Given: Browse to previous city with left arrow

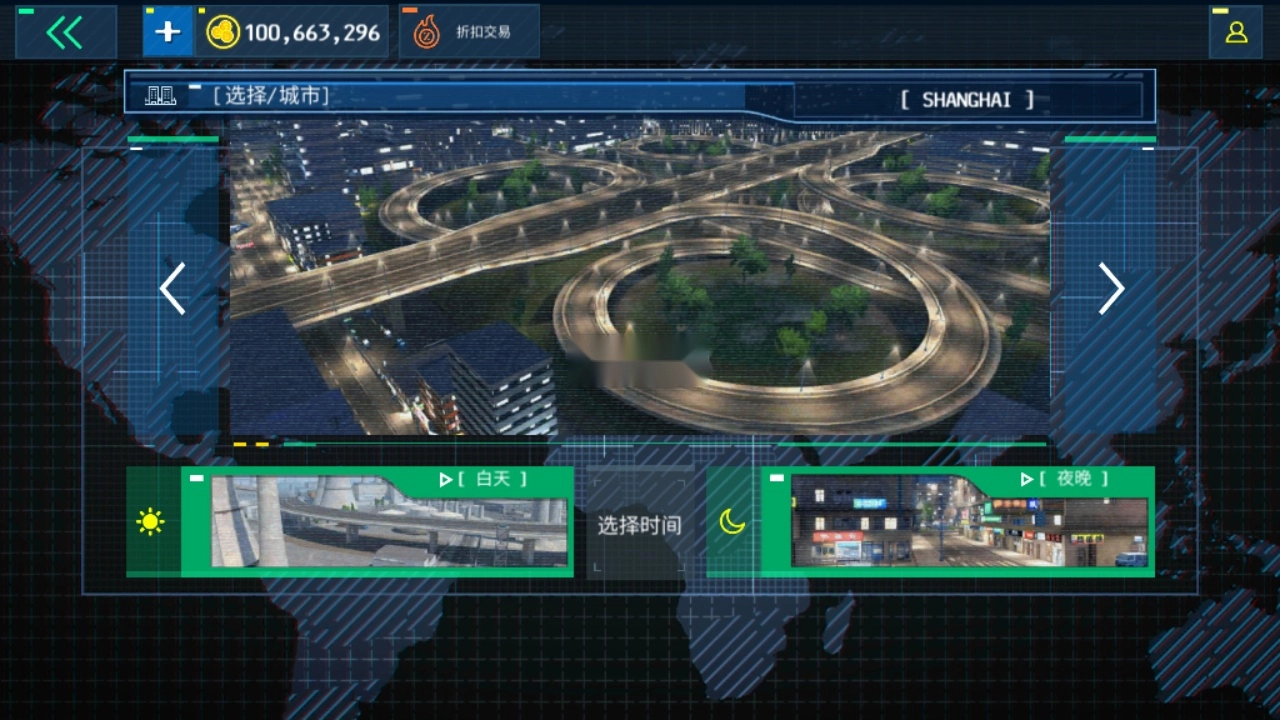Looking at the screenshot, I should click(172, 289).
